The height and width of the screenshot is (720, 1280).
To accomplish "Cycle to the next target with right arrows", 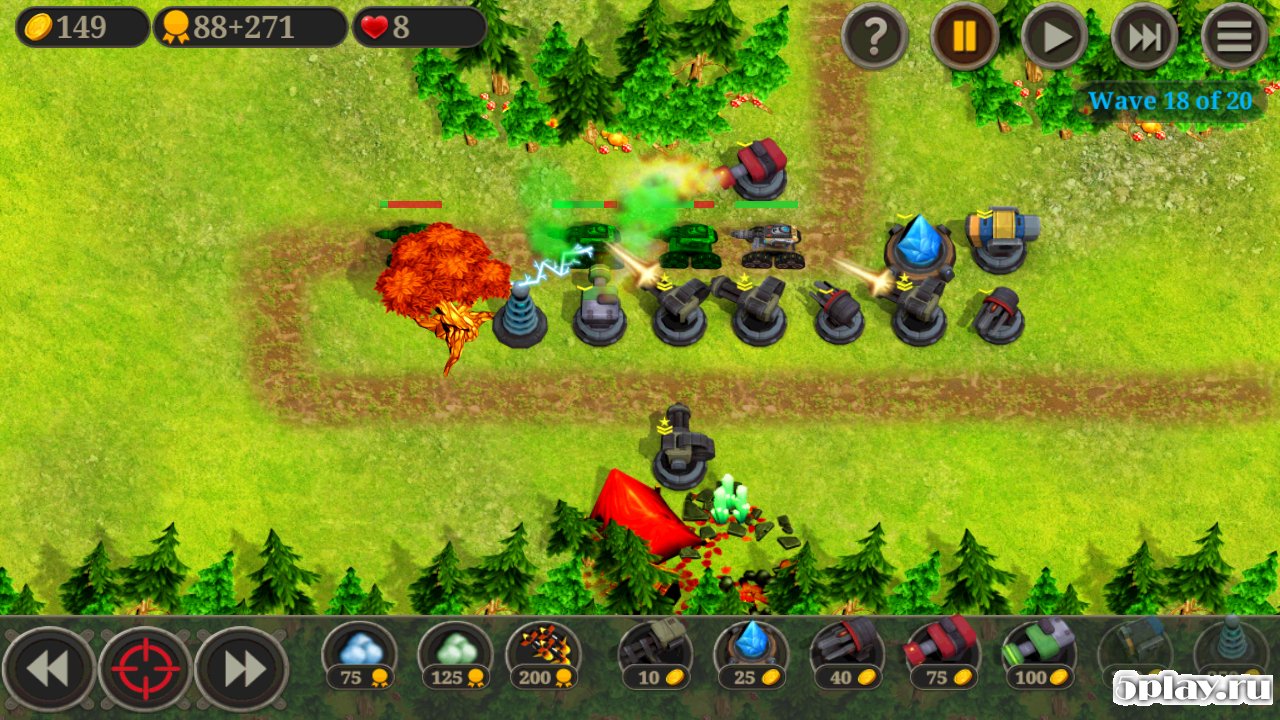I will tap(241, 669).
